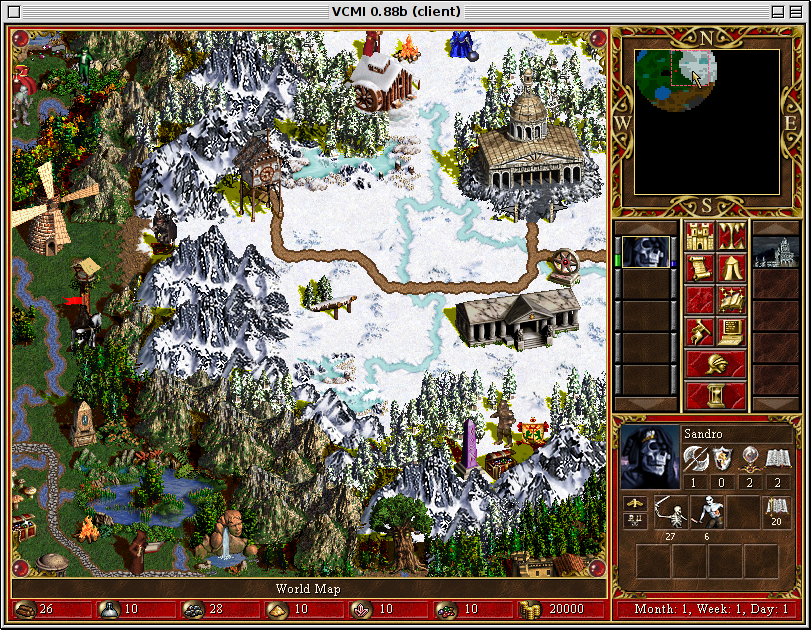The height and width of the screenshot is (630, 811).
Task: End the turn with hourglass button
Action: (715, 395)
